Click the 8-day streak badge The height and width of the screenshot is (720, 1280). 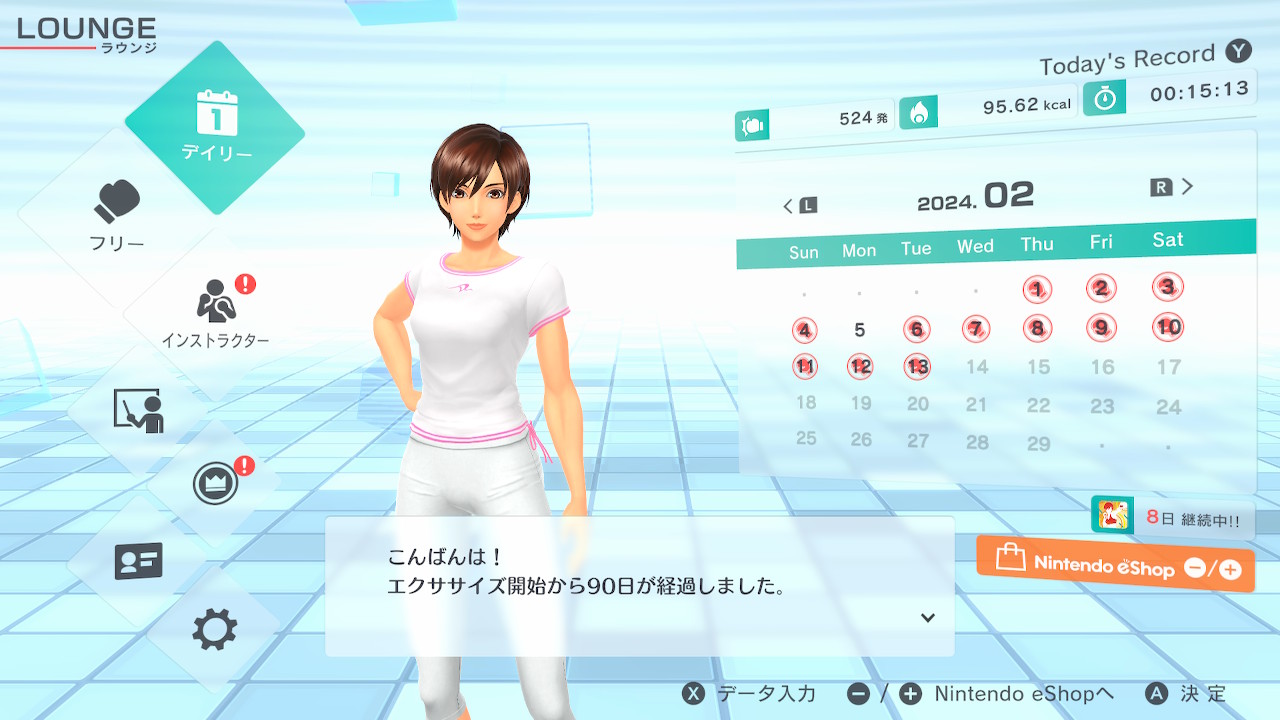pyautogui.click(x=1172, y=518)
